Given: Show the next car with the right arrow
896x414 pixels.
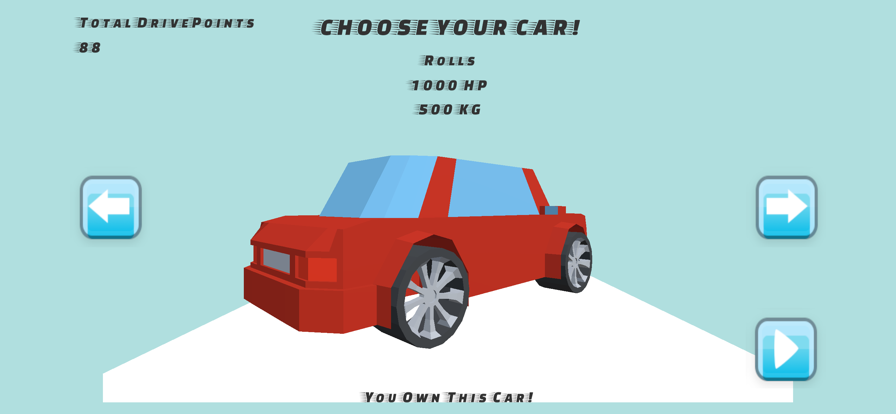Looking at the screenshot, I should [x=786, y=207].
